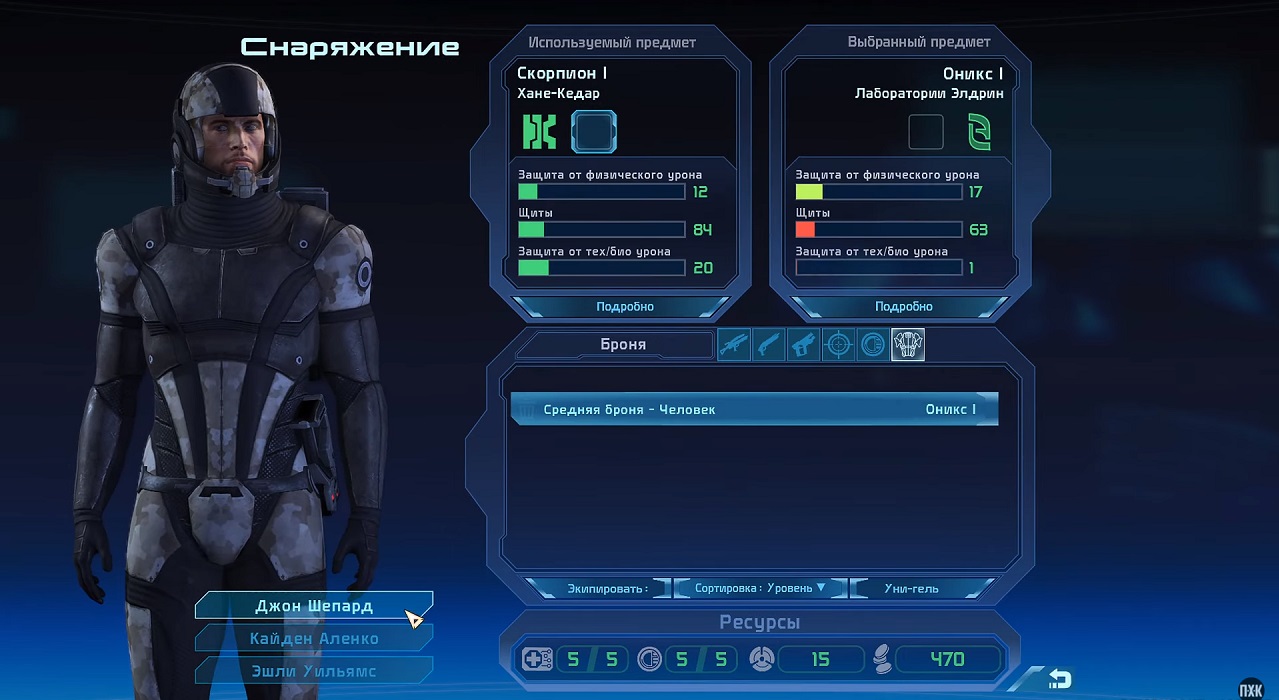1279x700 pixels.
Task: Open Подробно details for Оникс I
Action: (x=903, y=306)
